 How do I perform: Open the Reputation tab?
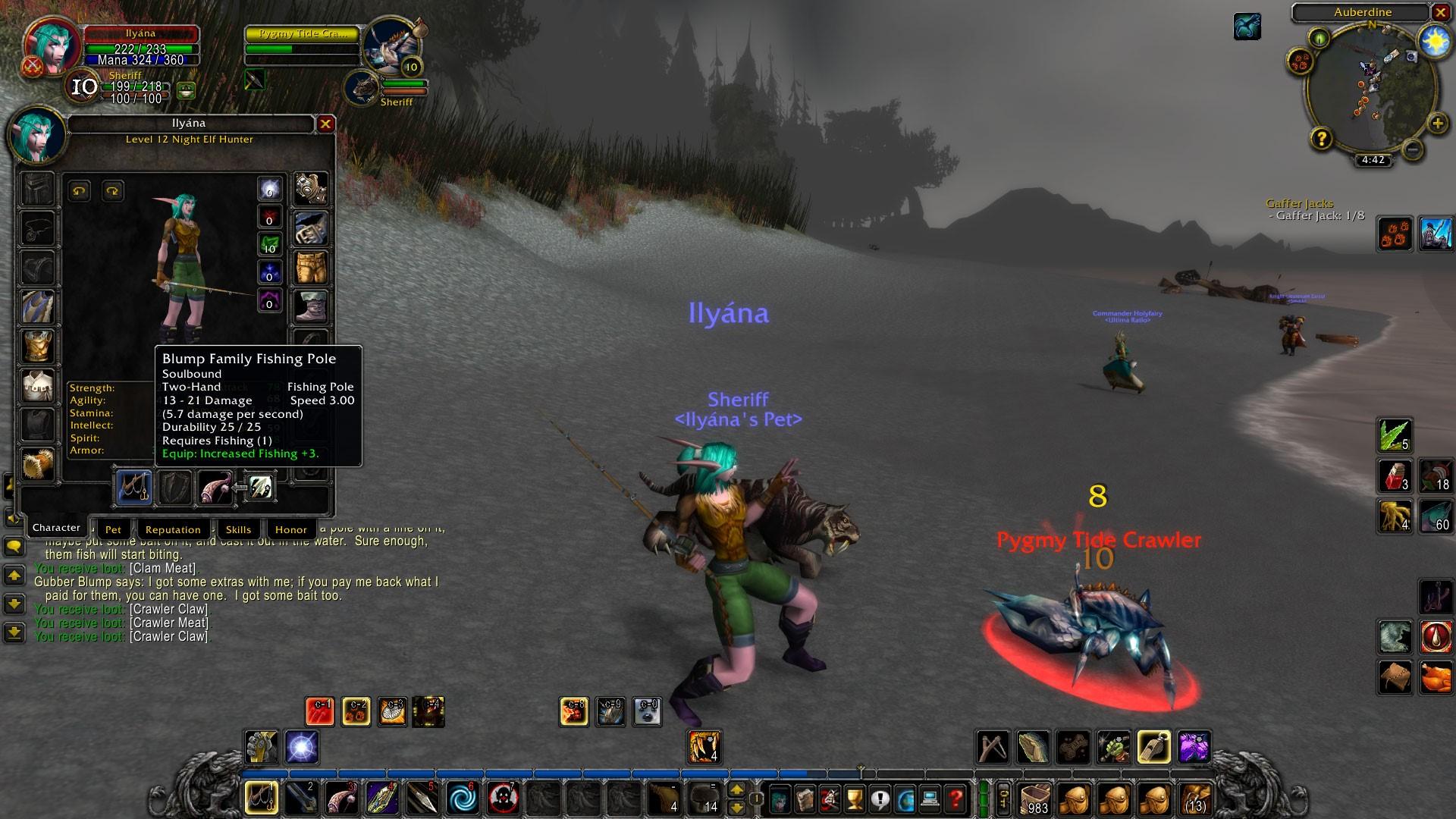pos(173,529)
